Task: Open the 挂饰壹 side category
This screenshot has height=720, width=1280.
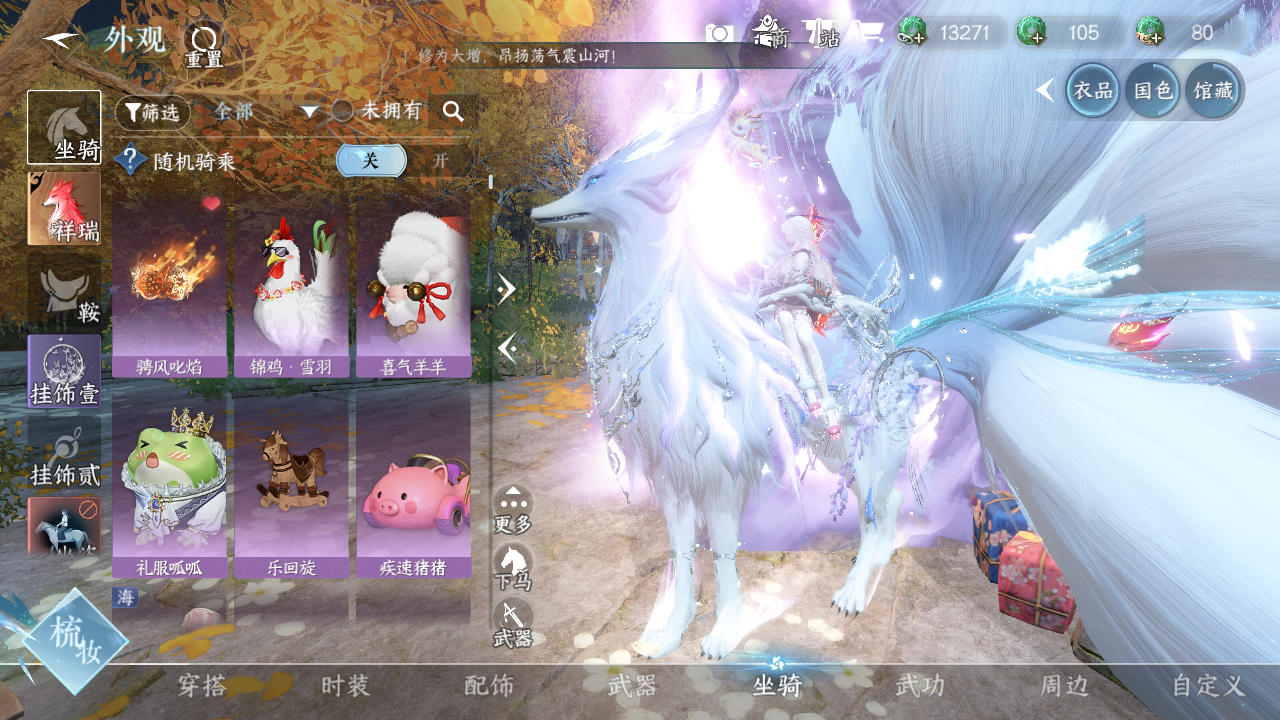Action: [x=64, y=371]
